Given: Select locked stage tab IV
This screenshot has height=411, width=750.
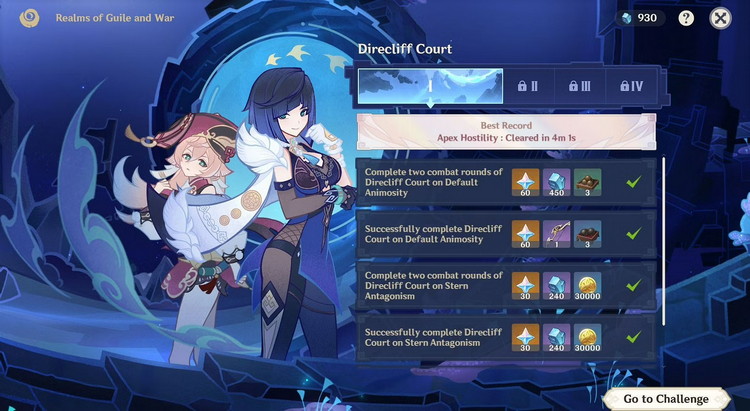Looking at the screenshot, I should [631, 86].
